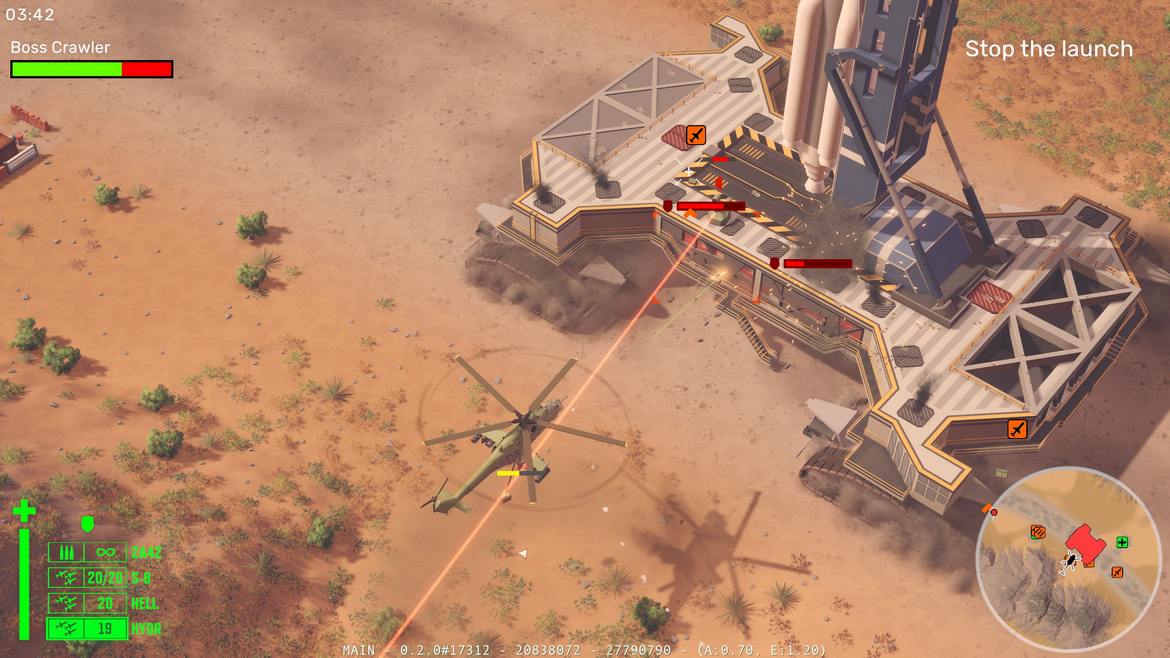Click the green shield armor icon
Screen dimensions: 1170x658
point(87,523)
